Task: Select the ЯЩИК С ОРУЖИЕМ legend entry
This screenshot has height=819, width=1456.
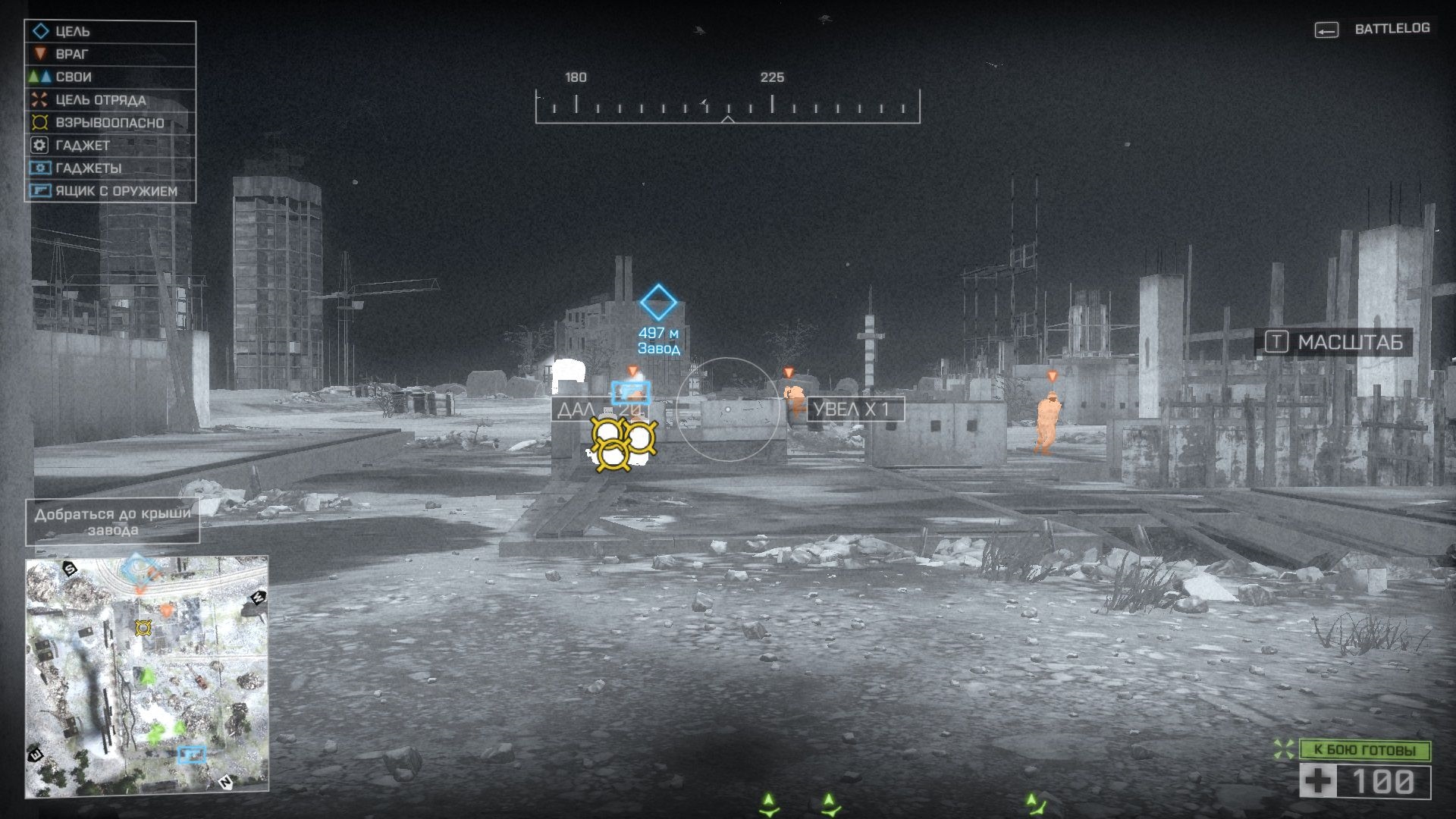Action: click(x=110, y=191)
